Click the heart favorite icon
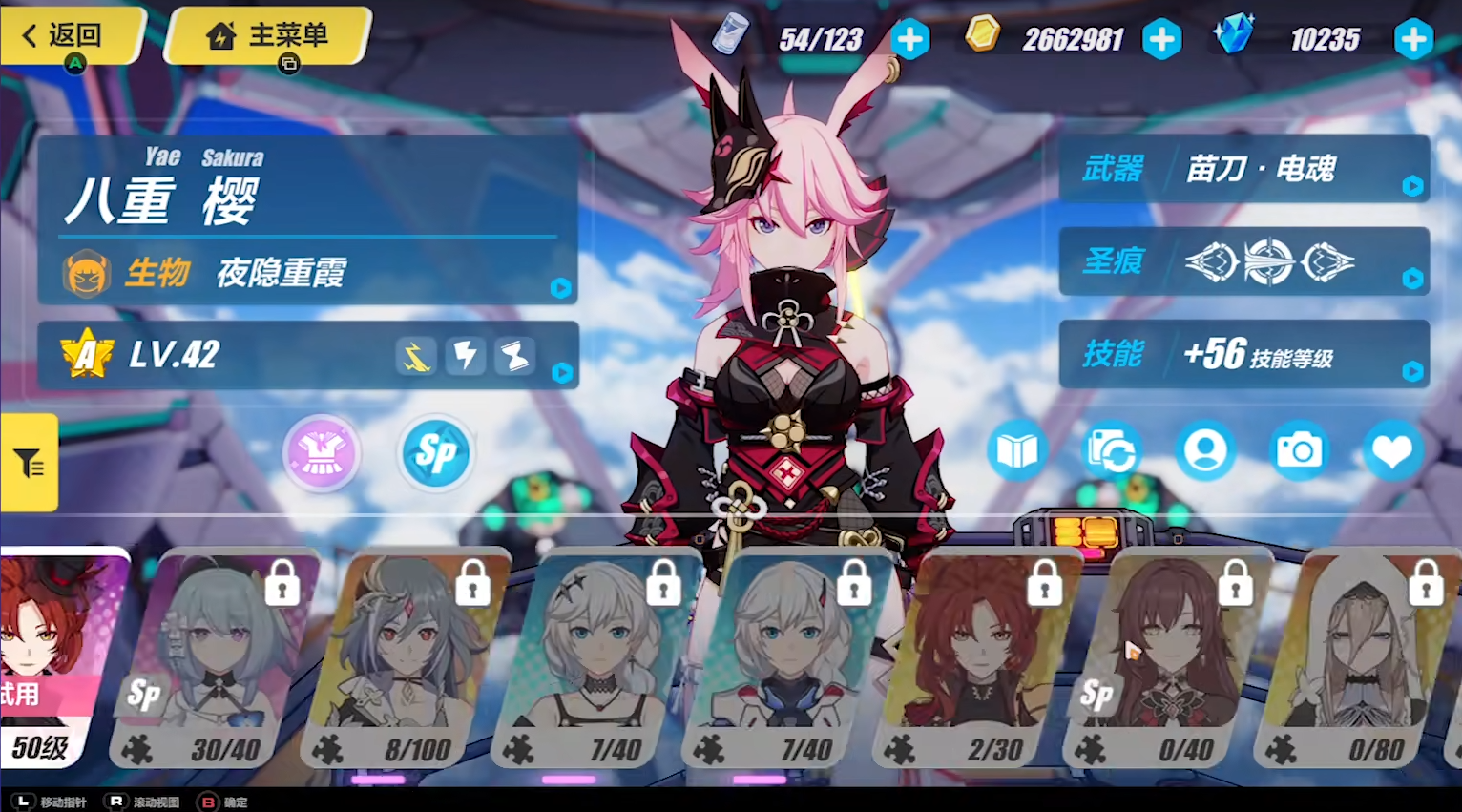The height and width of the screenshot is (812, 1462). click(x=1392, y=449)
